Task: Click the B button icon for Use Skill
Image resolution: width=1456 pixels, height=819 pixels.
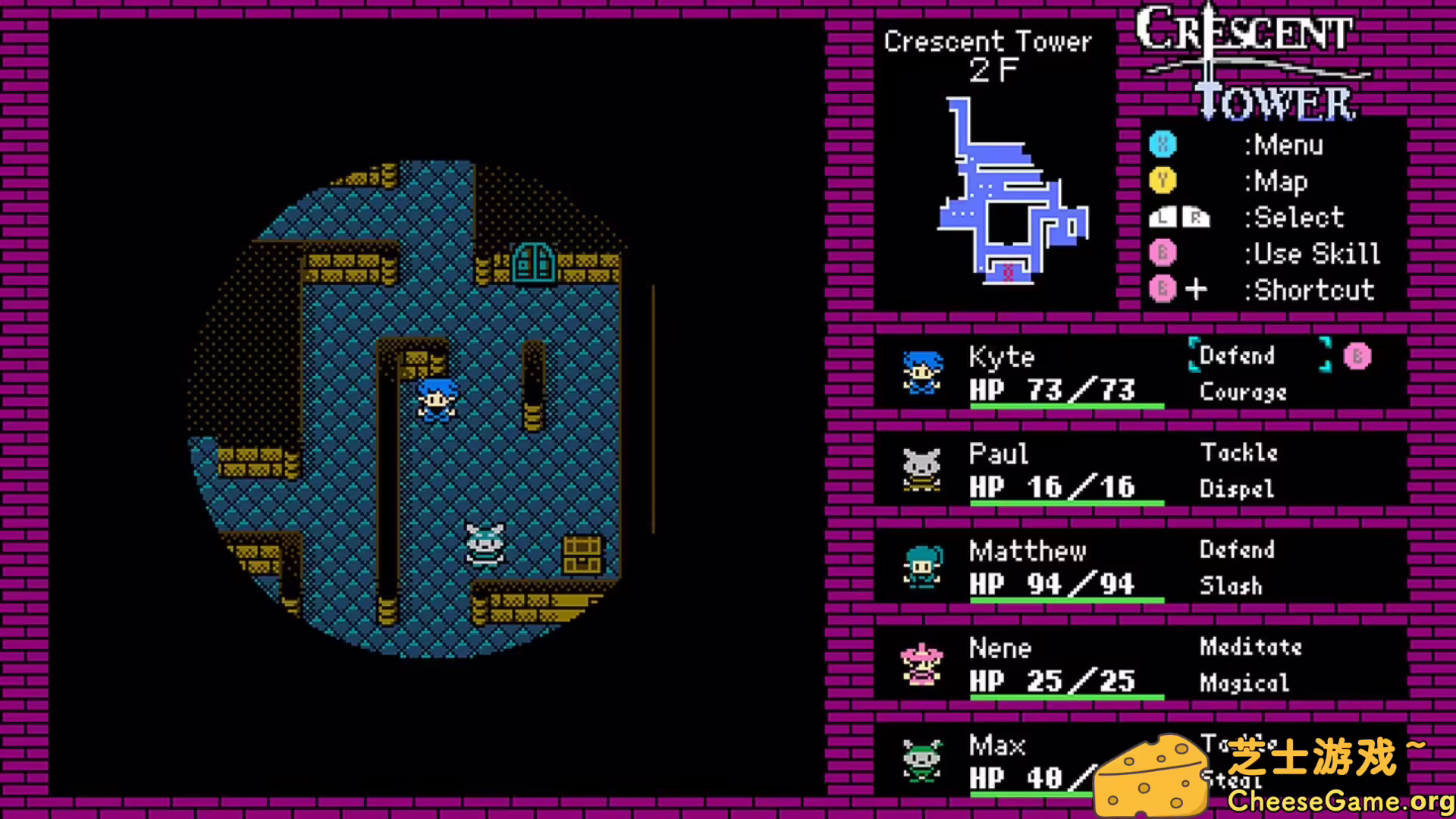Action: tap(1163, 253)
